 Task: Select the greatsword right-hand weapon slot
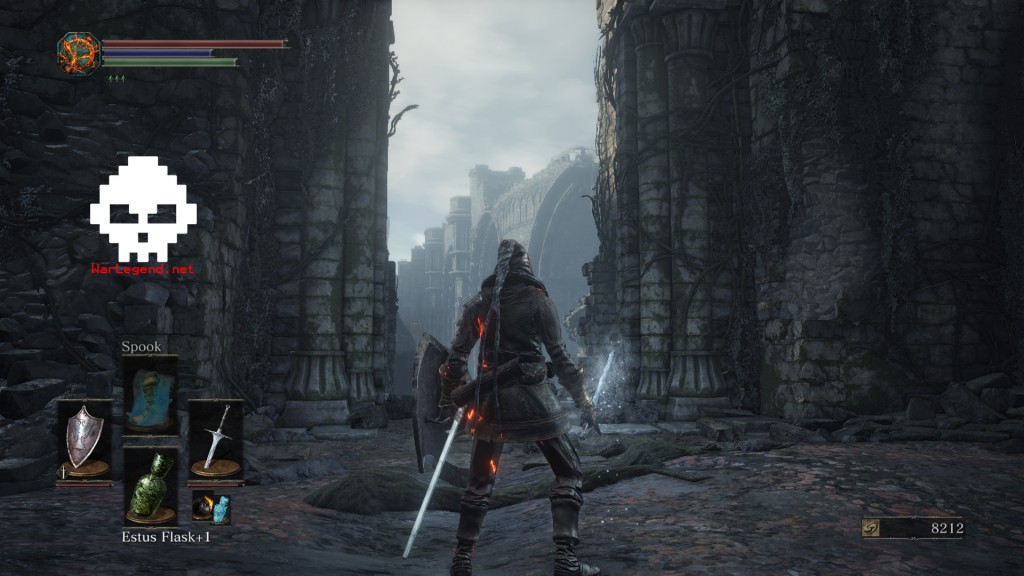215,439
